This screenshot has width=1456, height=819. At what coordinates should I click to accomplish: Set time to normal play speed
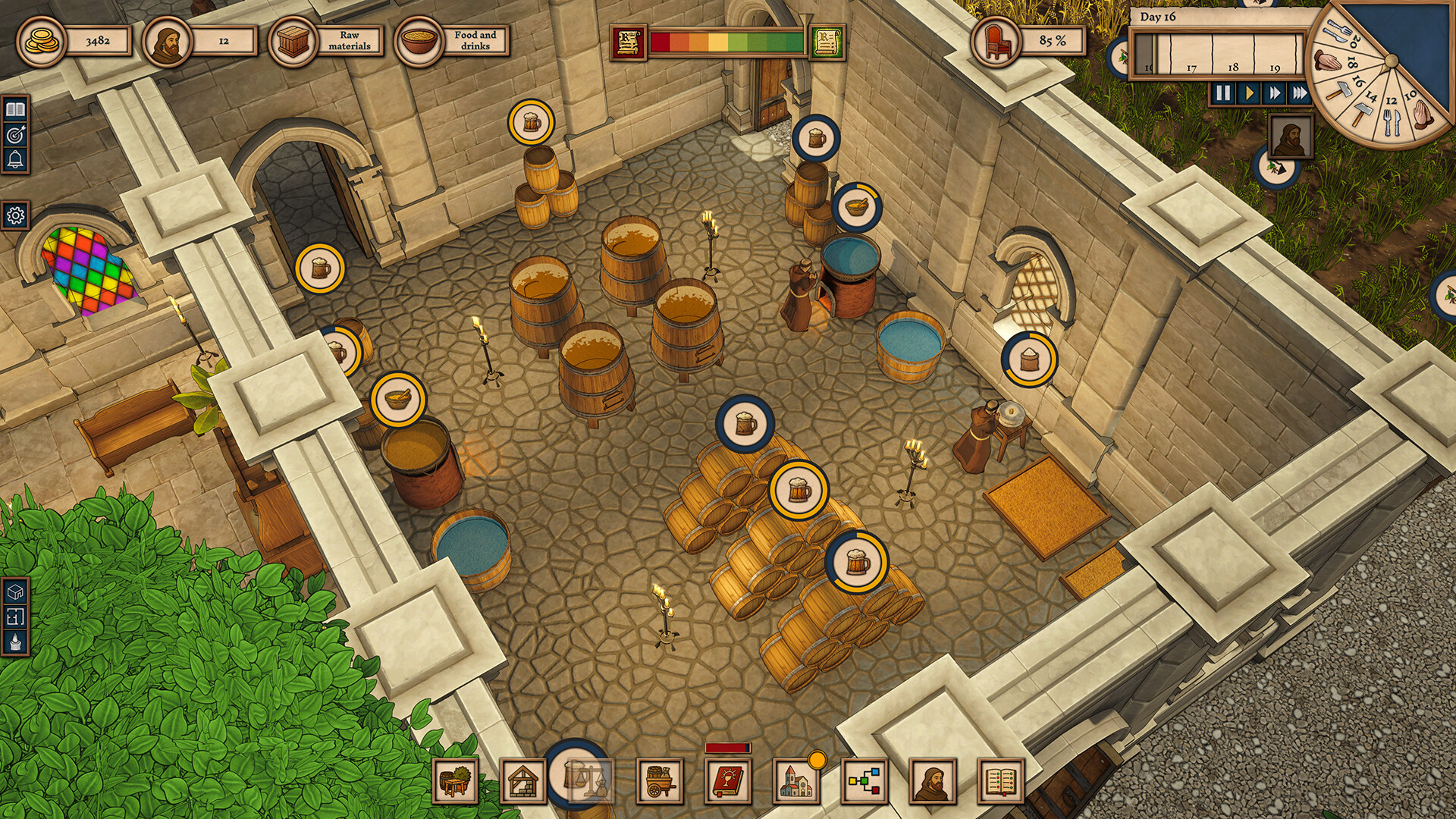click(1248, 93)
